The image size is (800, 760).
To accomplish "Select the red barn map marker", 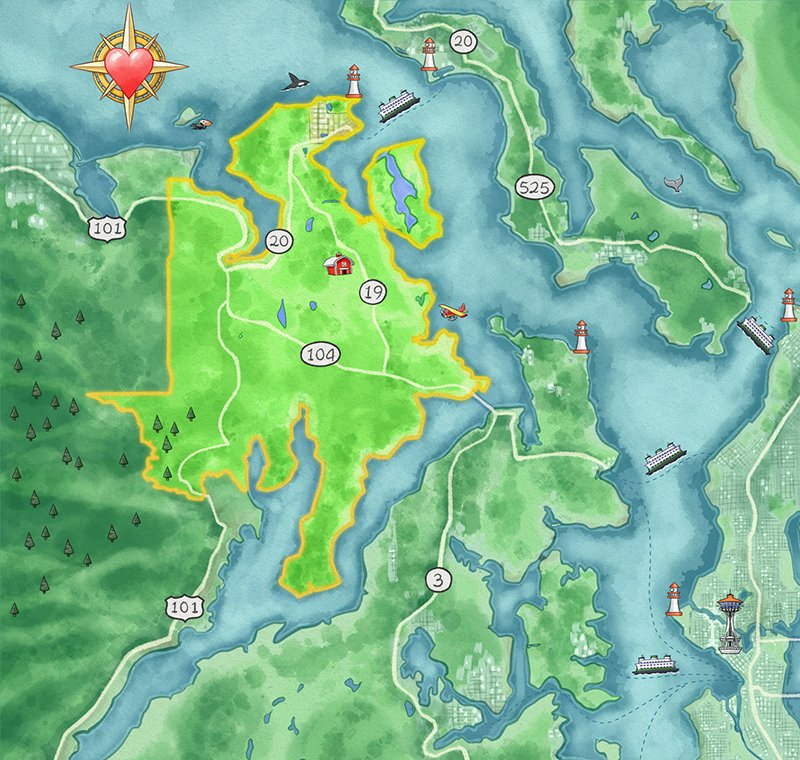I will click(x=339, y=264).
